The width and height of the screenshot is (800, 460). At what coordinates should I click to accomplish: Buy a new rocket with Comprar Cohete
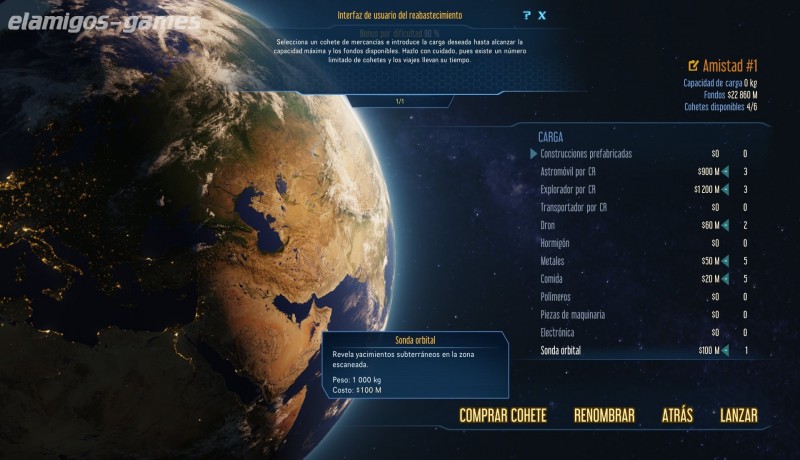[x=503, y=415]
